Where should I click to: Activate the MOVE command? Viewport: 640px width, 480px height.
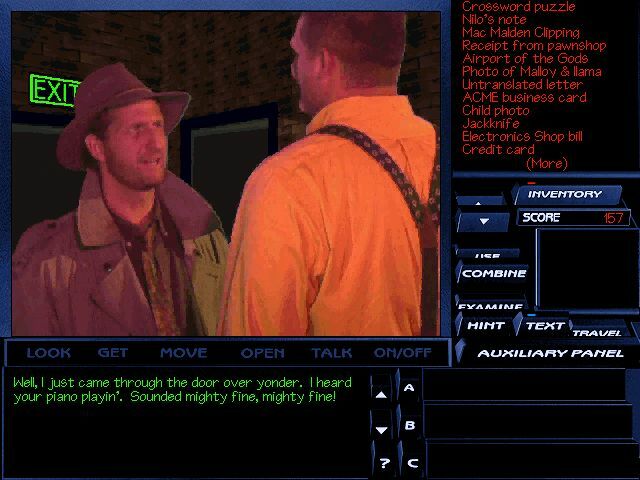point(183,353)
